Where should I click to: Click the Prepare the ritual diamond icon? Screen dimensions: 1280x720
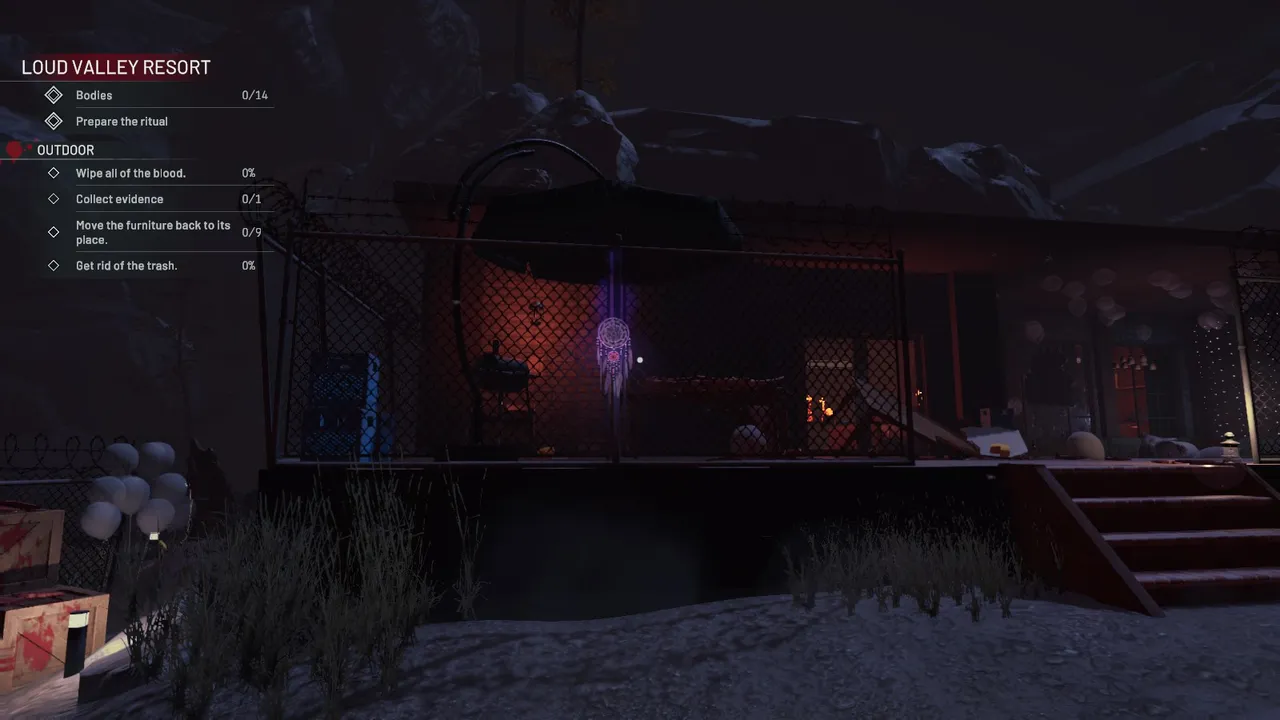pyautogui.click(x=54, y=121)
